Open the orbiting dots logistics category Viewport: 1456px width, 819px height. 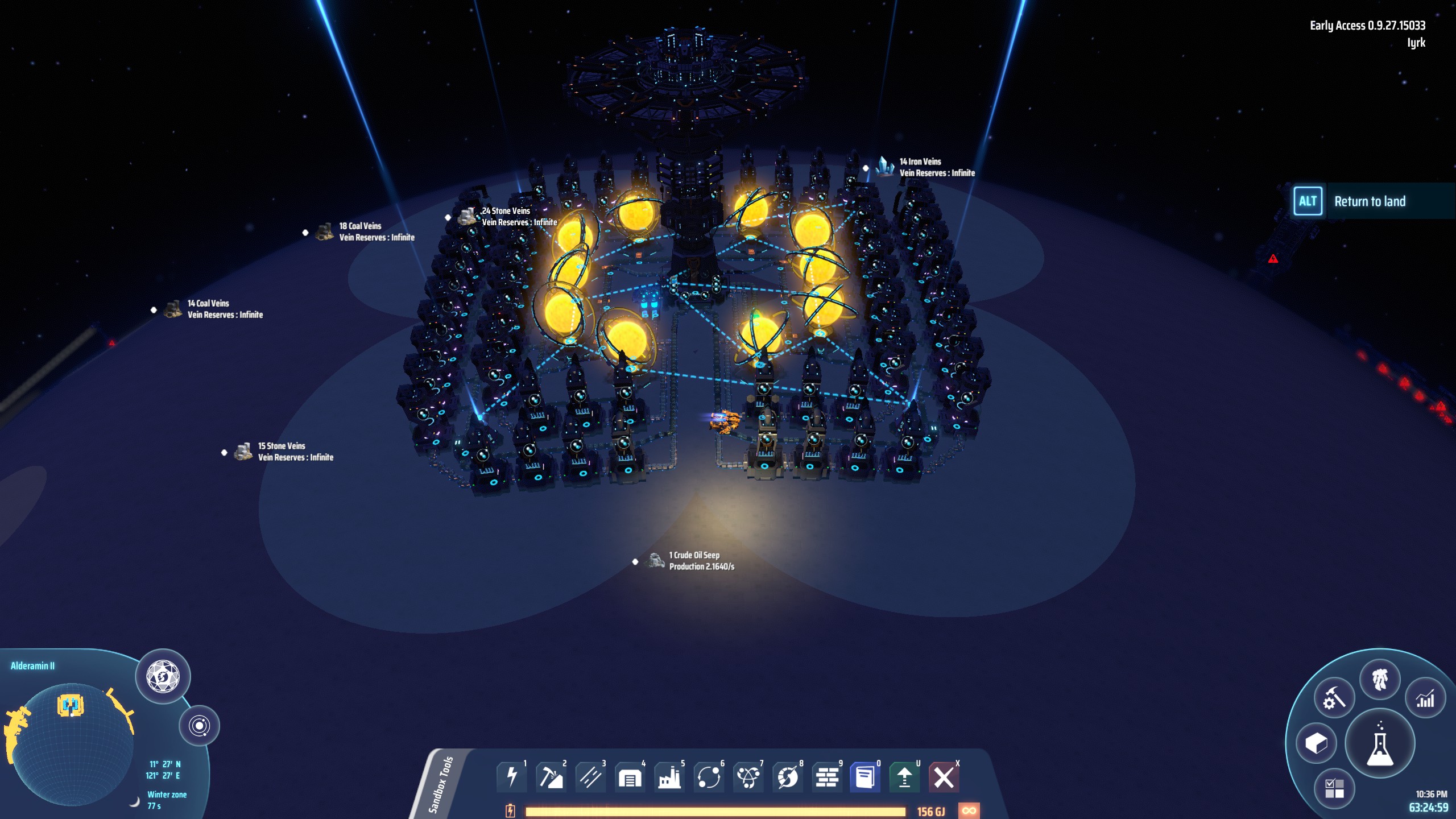click(709, 777)
